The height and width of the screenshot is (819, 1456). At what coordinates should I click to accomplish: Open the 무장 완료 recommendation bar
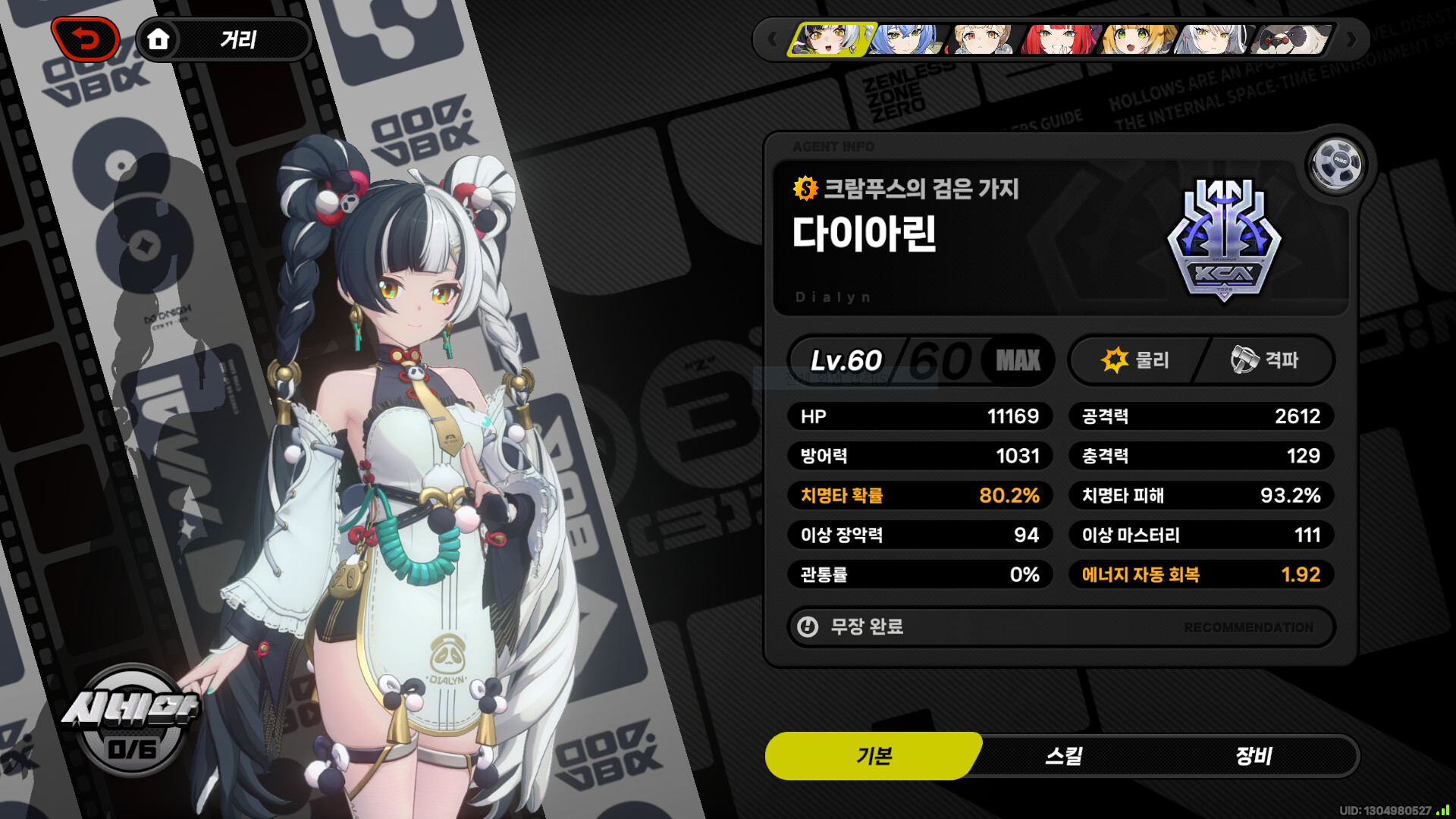click(1060, 627)
